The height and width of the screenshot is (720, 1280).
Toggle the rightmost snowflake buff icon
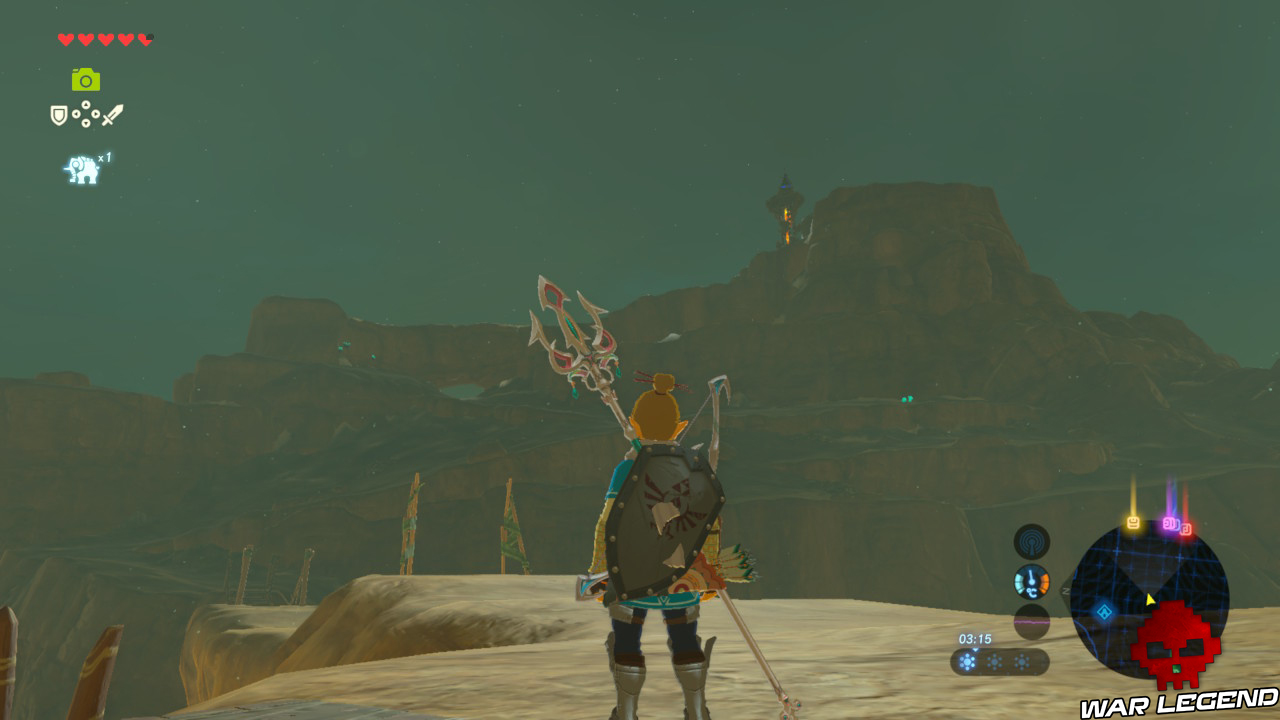[x=1022, y=661]
